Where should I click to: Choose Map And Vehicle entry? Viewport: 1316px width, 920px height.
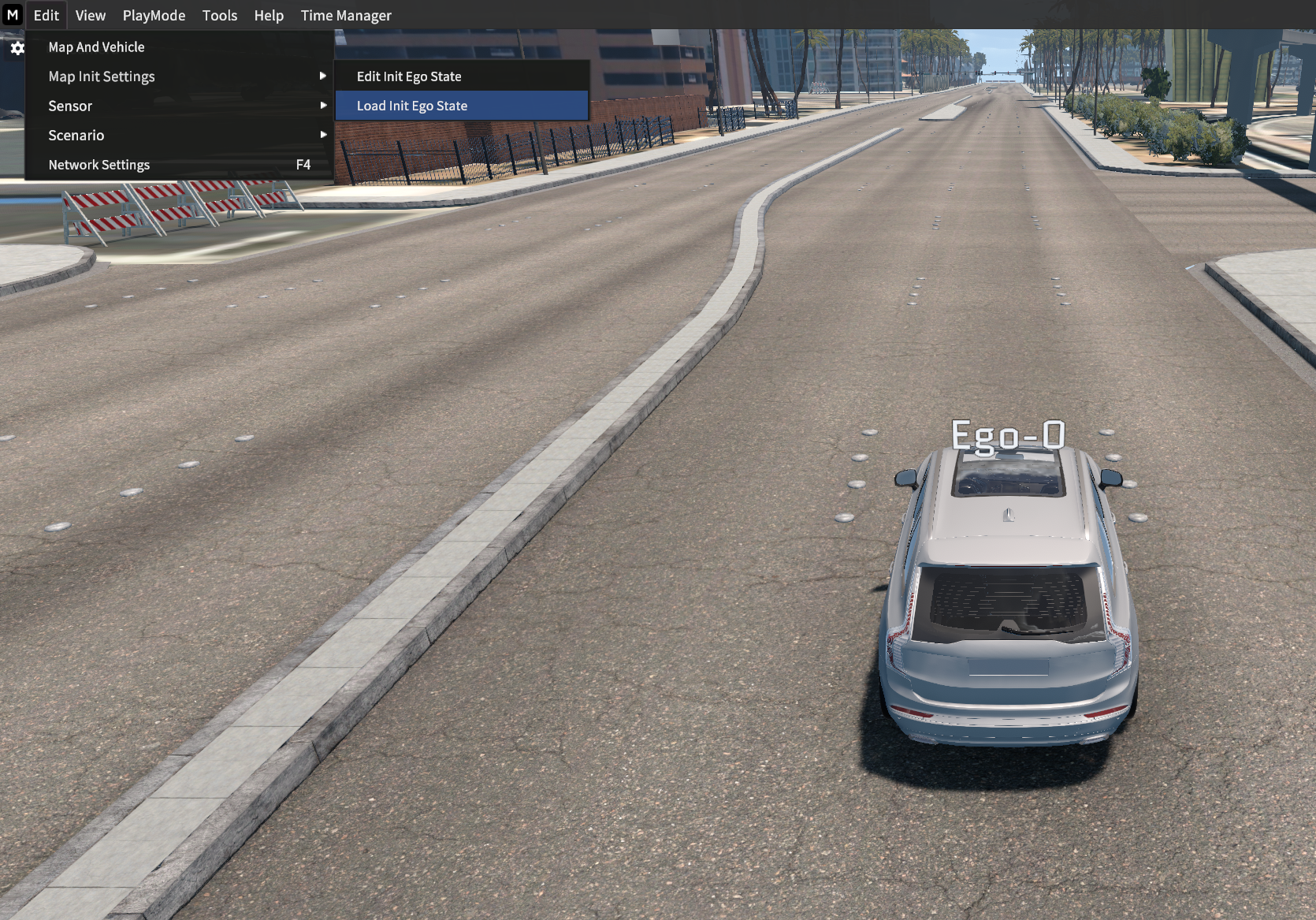(96, 47)
